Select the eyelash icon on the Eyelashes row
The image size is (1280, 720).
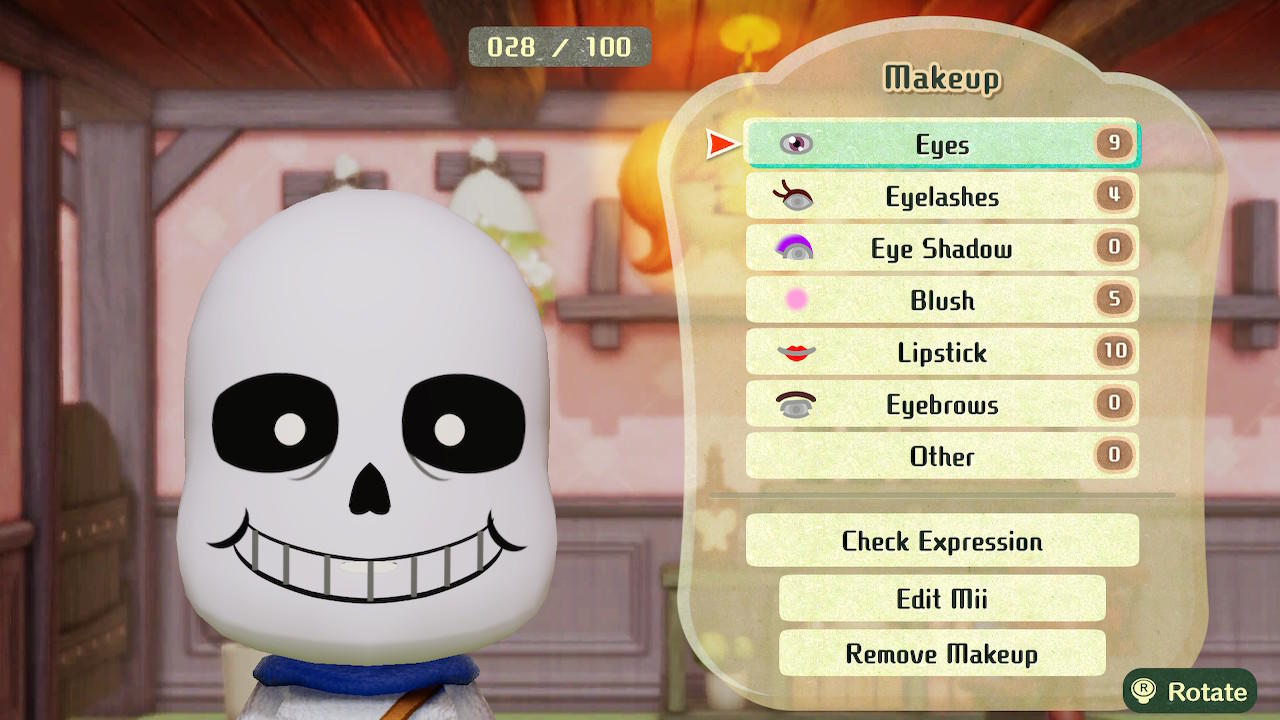pyautogui.click(x=795, y=196)
